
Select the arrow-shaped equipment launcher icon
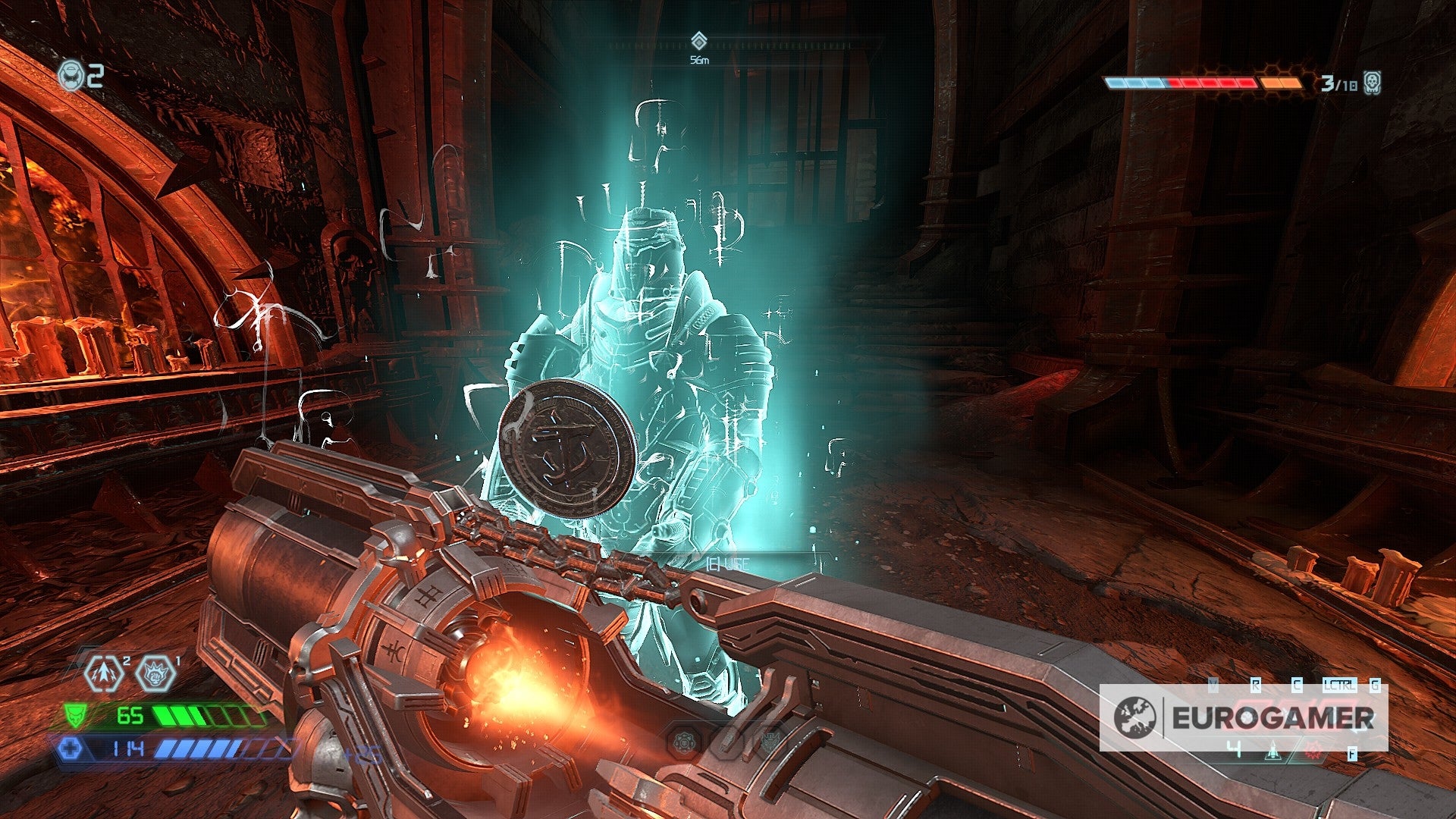[x=104, y=673]
